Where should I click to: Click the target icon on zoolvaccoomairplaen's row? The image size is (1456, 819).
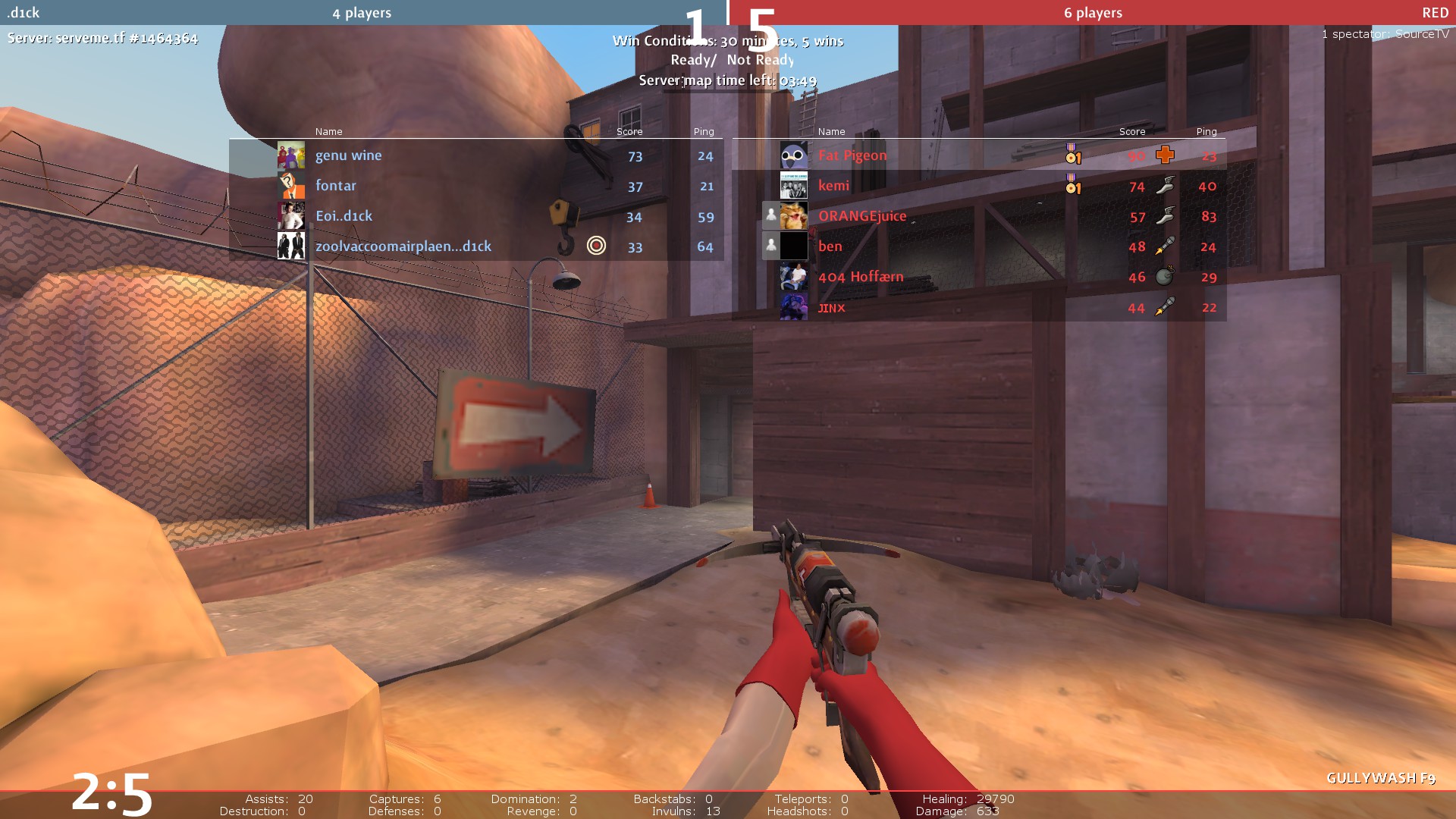click(597, 245)
